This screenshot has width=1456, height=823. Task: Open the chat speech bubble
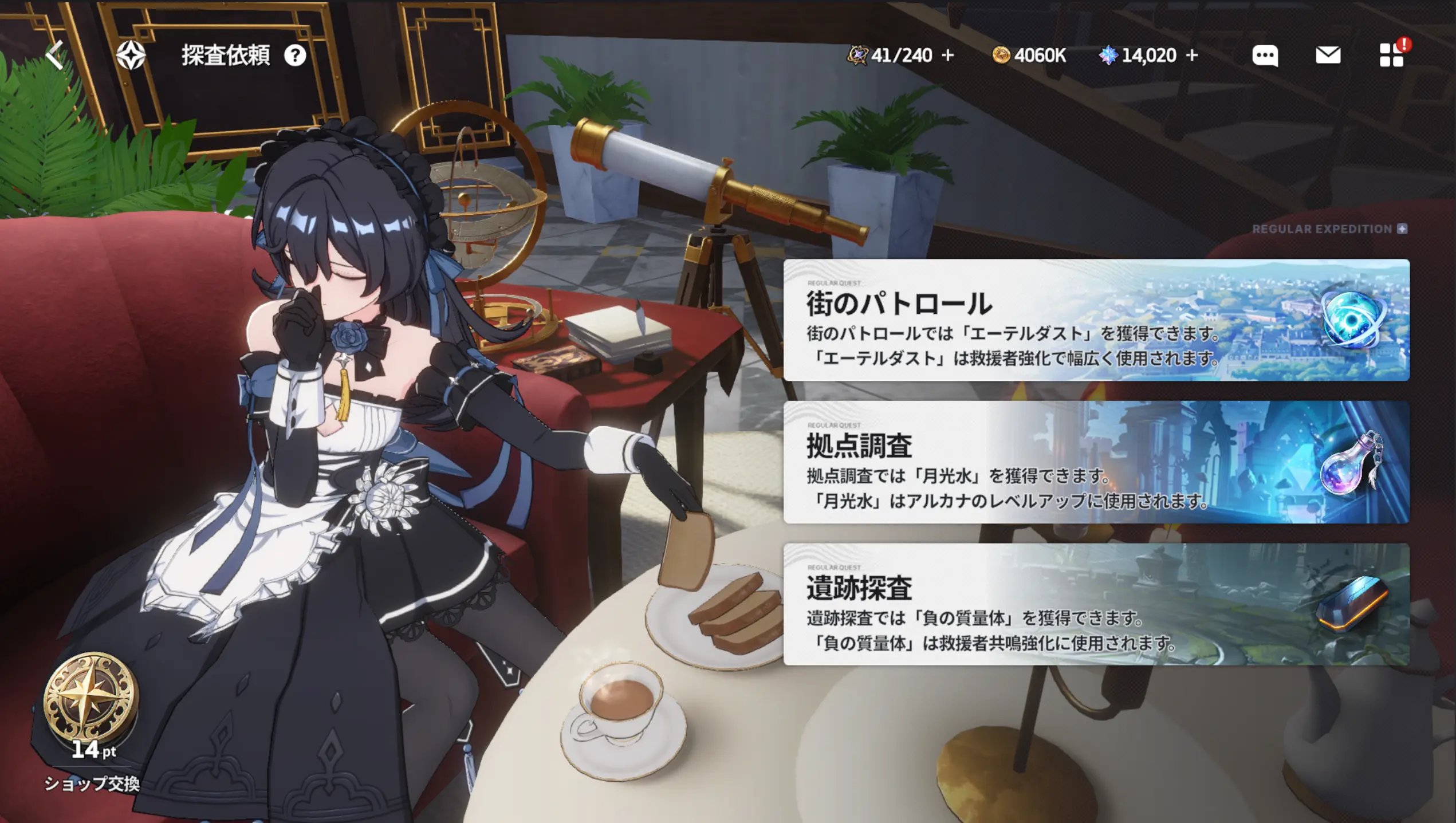tap(1265, 56)
